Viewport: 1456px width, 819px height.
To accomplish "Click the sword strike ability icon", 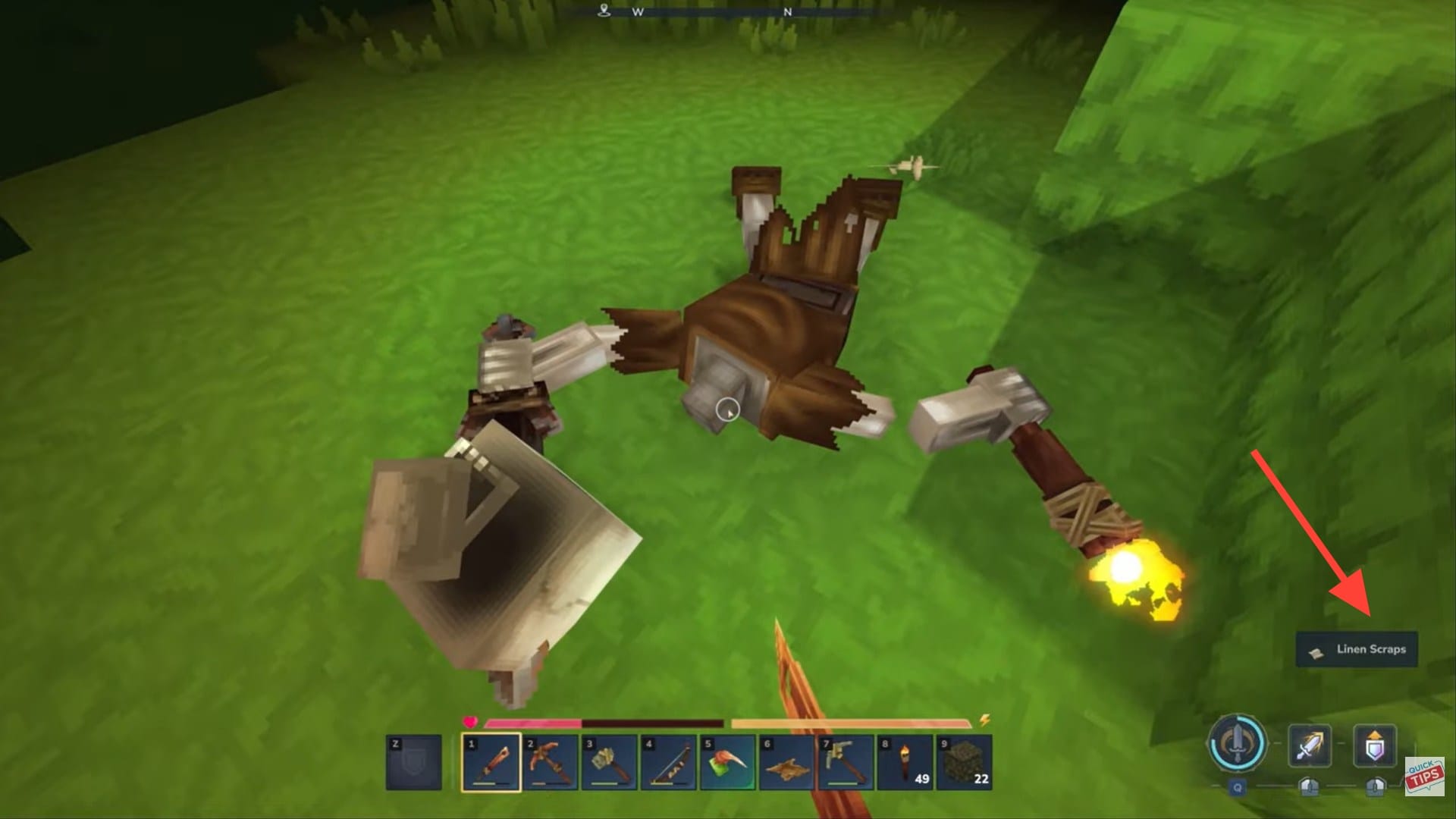I will (x=1310, y=748).
